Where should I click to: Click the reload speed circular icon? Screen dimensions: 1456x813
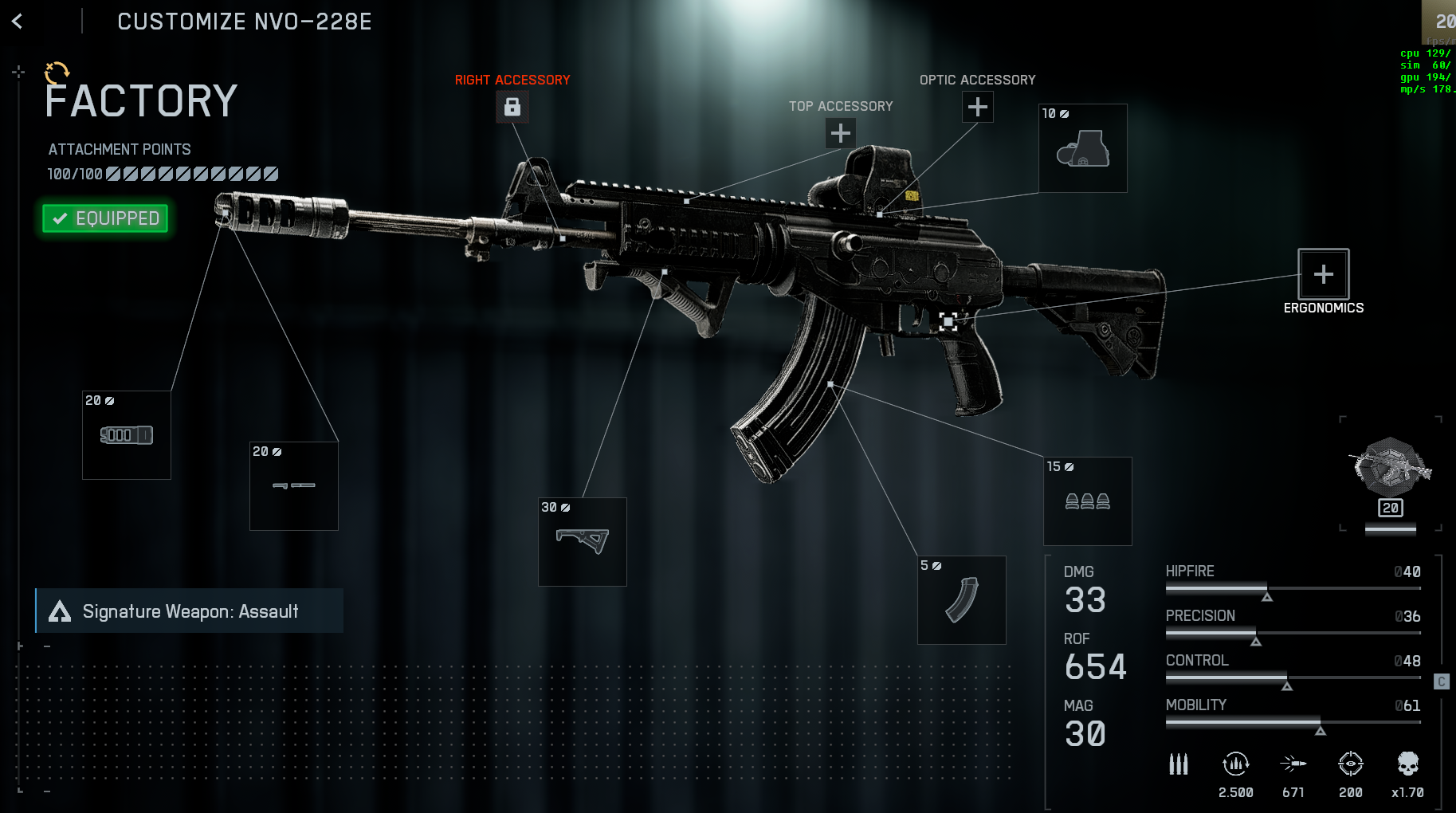(1236, 764)
